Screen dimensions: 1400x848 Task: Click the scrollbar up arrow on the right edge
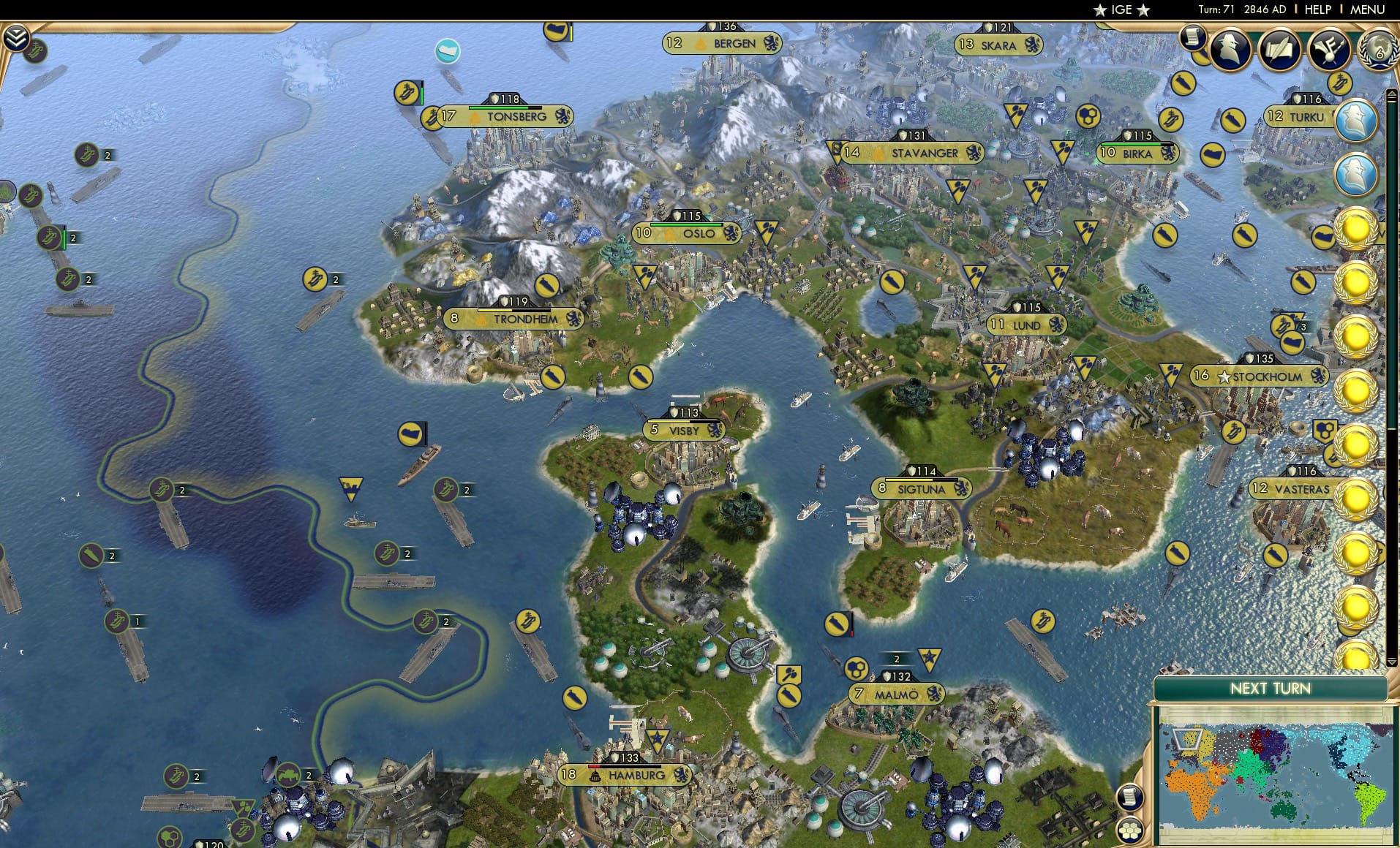pyautogui.click(x=1393, y=94)
